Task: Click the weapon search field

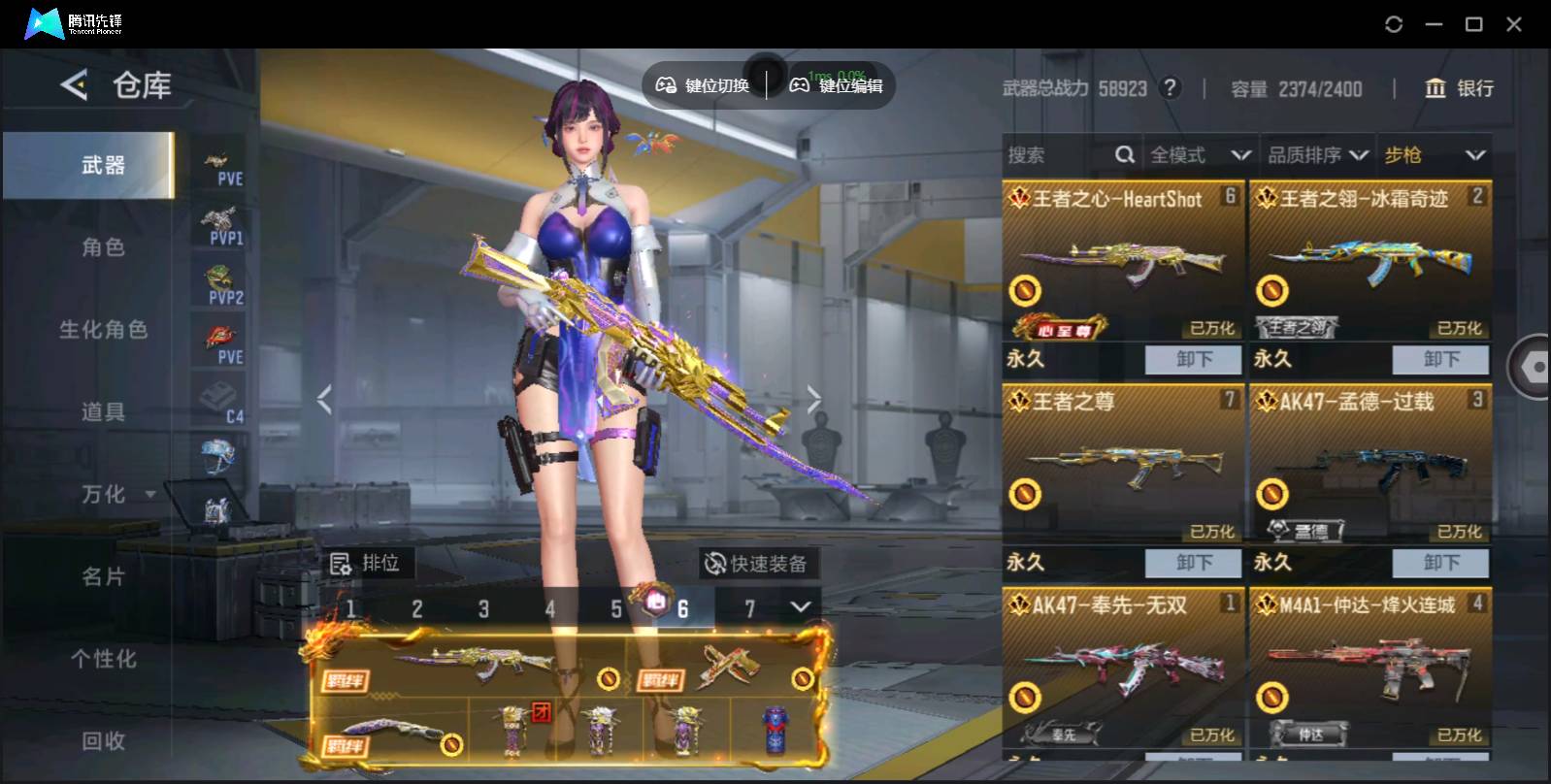Action: [1058, 155]
